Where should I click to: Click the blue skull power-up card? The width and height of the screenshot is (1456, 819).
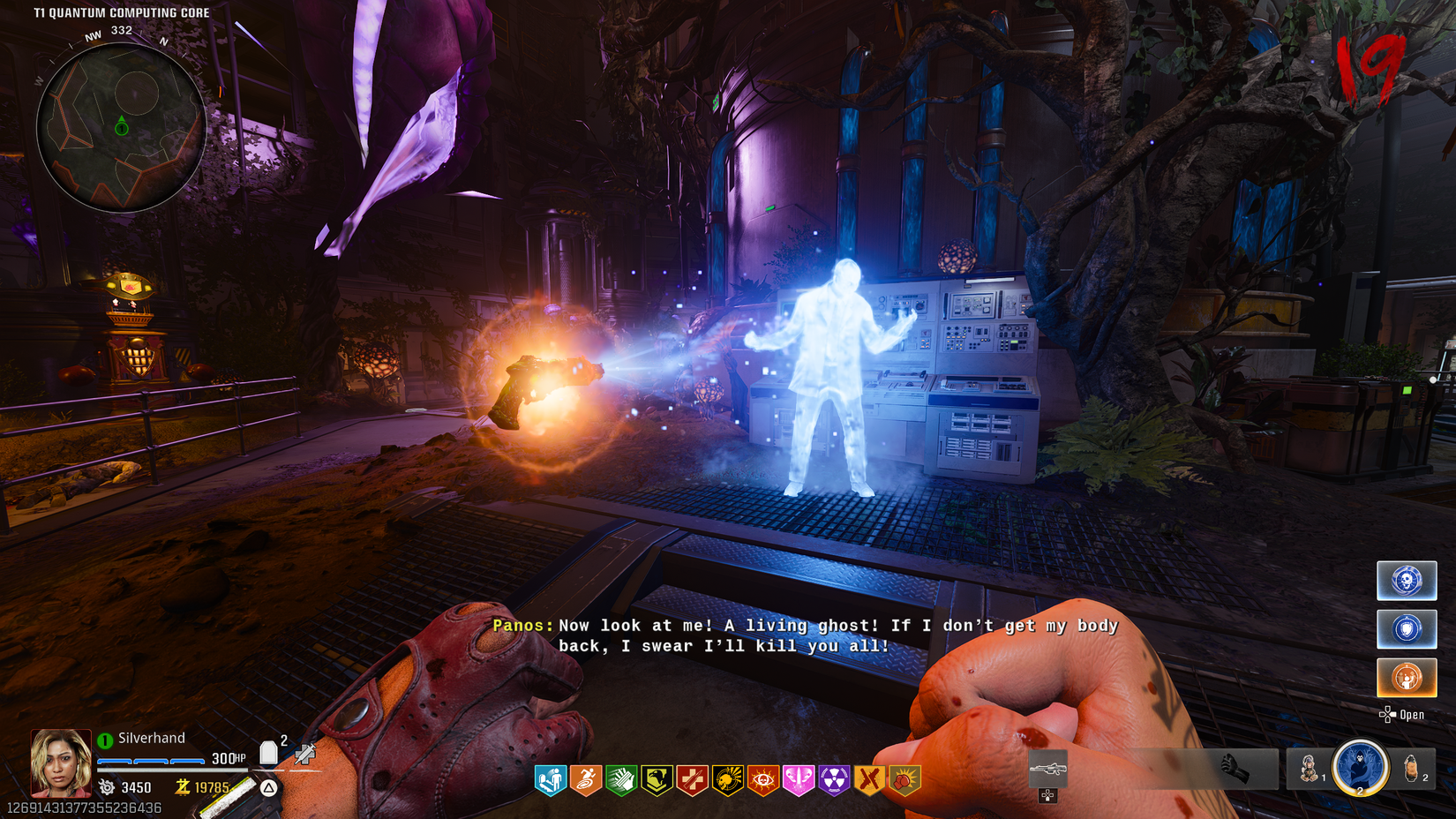[x=1407, y=581]
